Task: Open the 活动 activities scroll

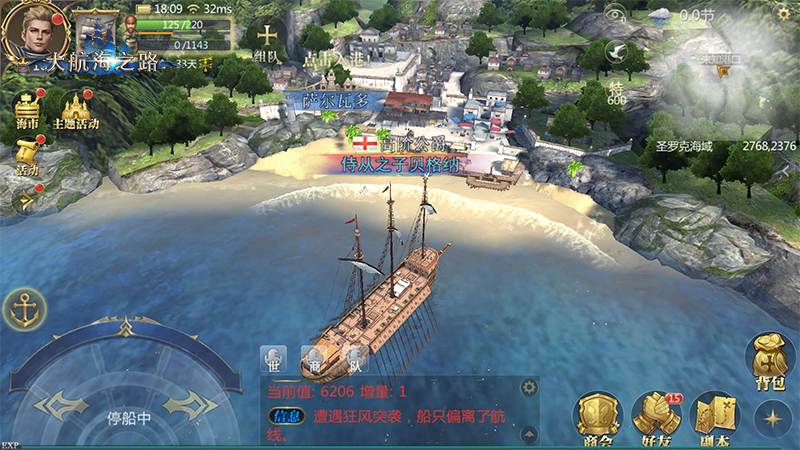Action: [x=27, y=156]
